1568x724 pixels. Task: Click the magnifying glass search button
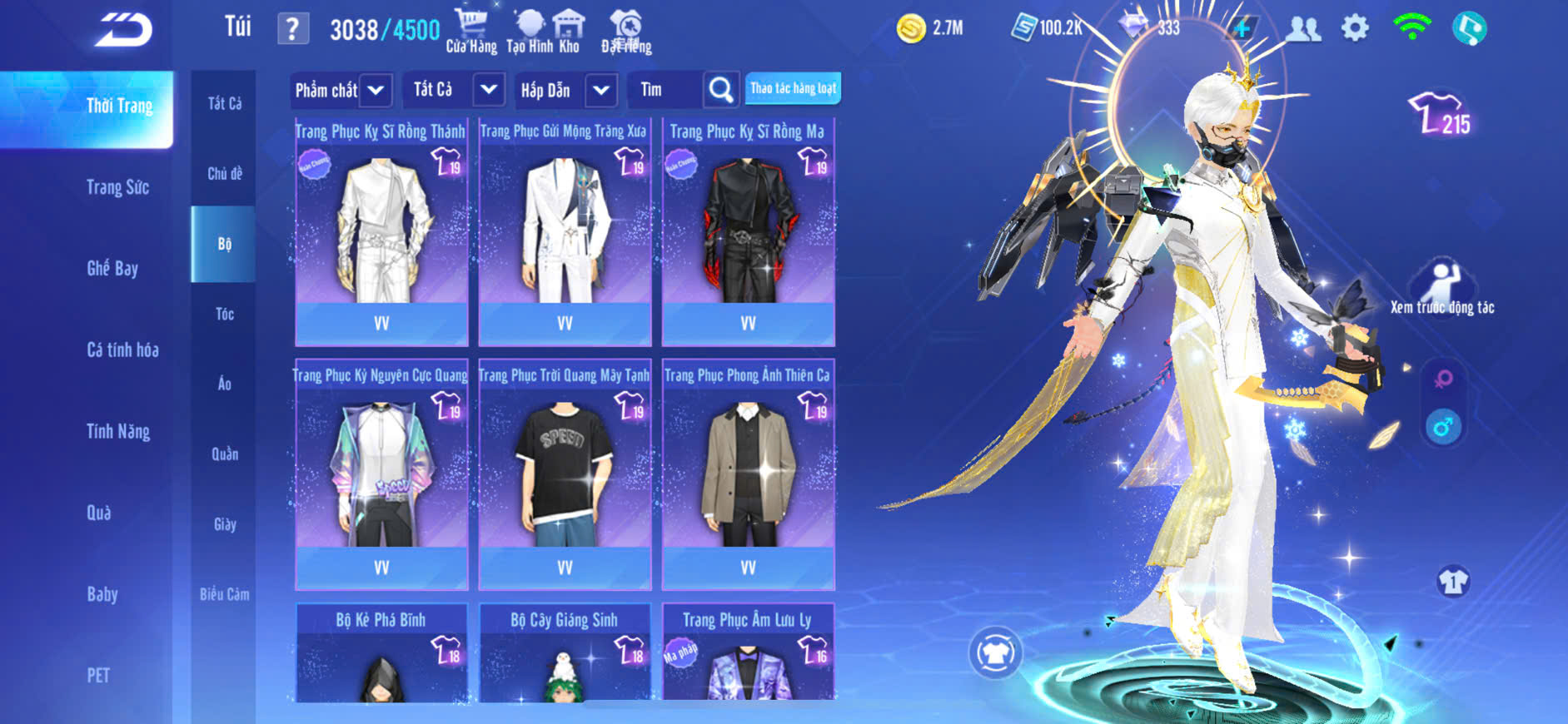pos(721,90)
